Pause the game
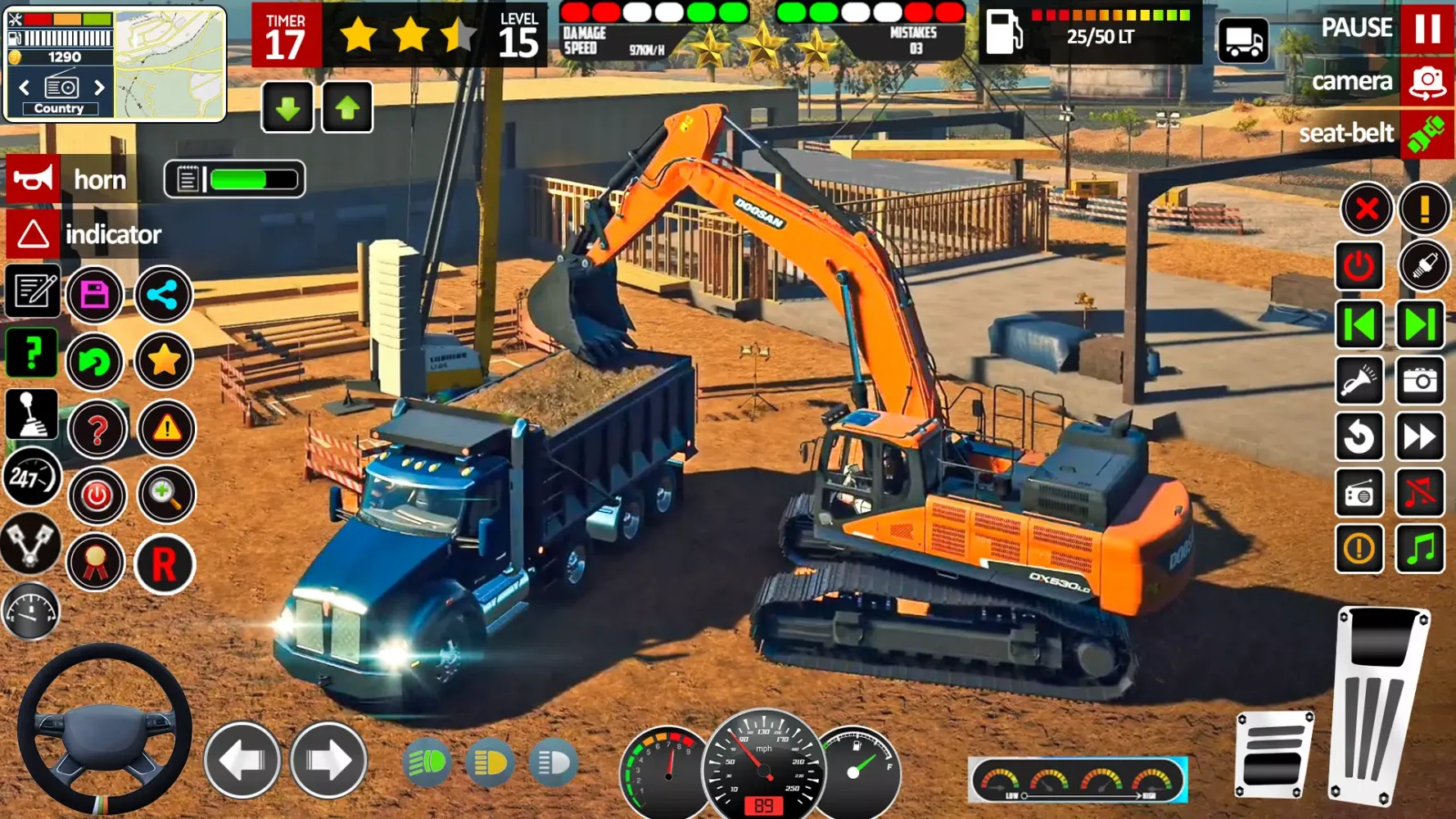Viewport: 1456px width, 819px height. coord(1427,28)
